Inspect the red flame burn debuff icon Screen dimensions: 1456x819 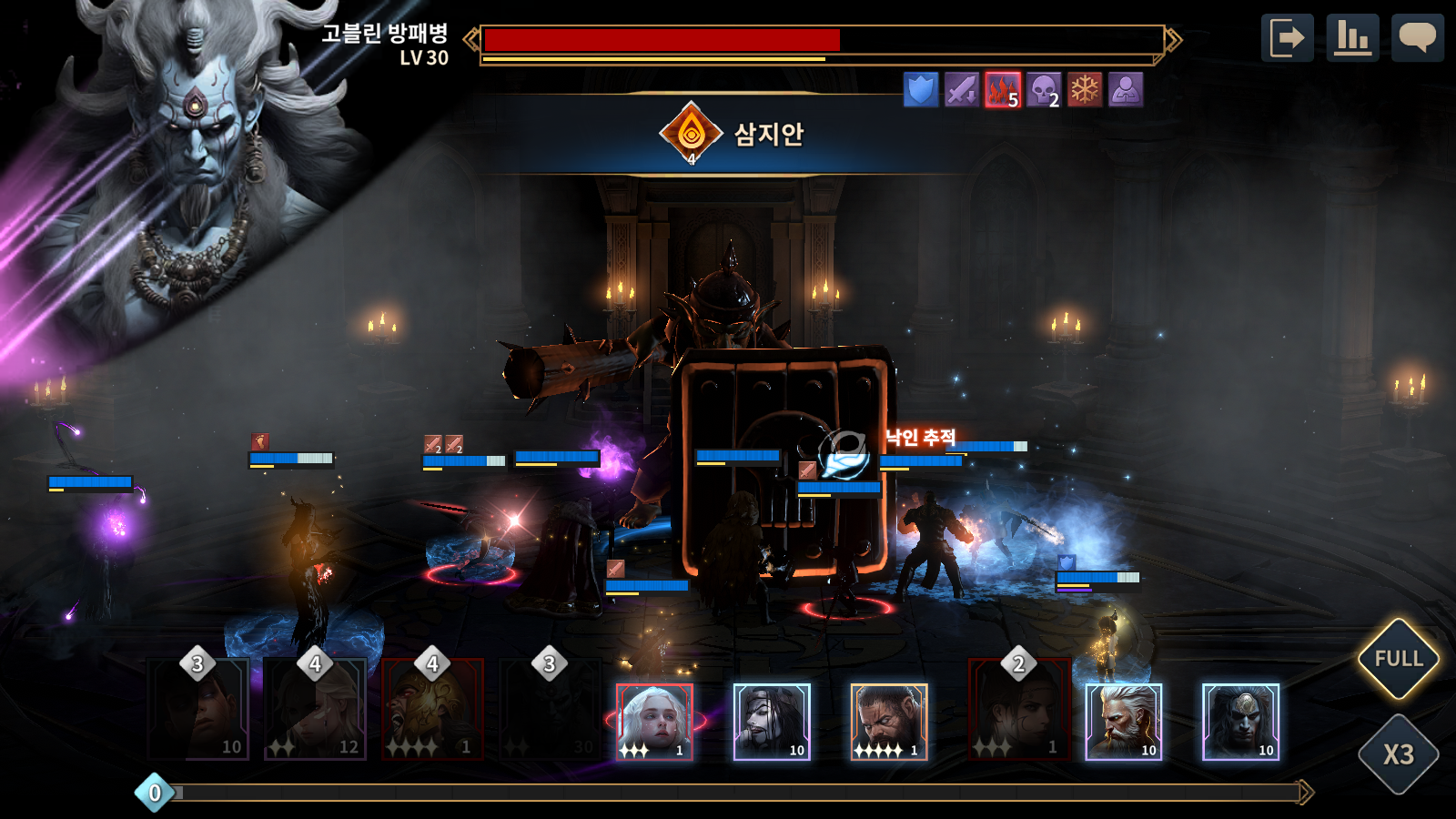coord(1003,90)
